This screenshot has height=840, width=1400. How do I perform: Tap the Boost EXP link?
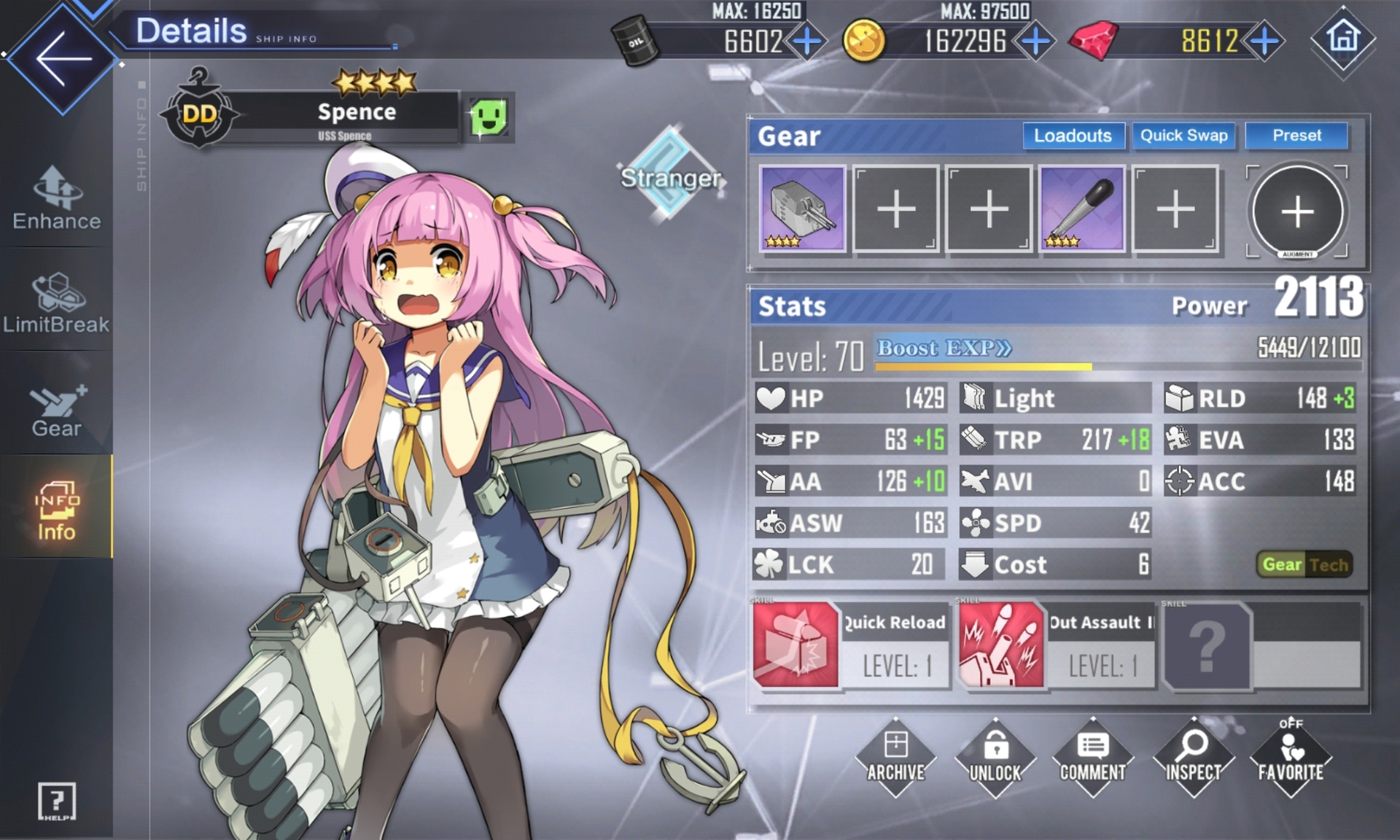[x=944, y=349]
